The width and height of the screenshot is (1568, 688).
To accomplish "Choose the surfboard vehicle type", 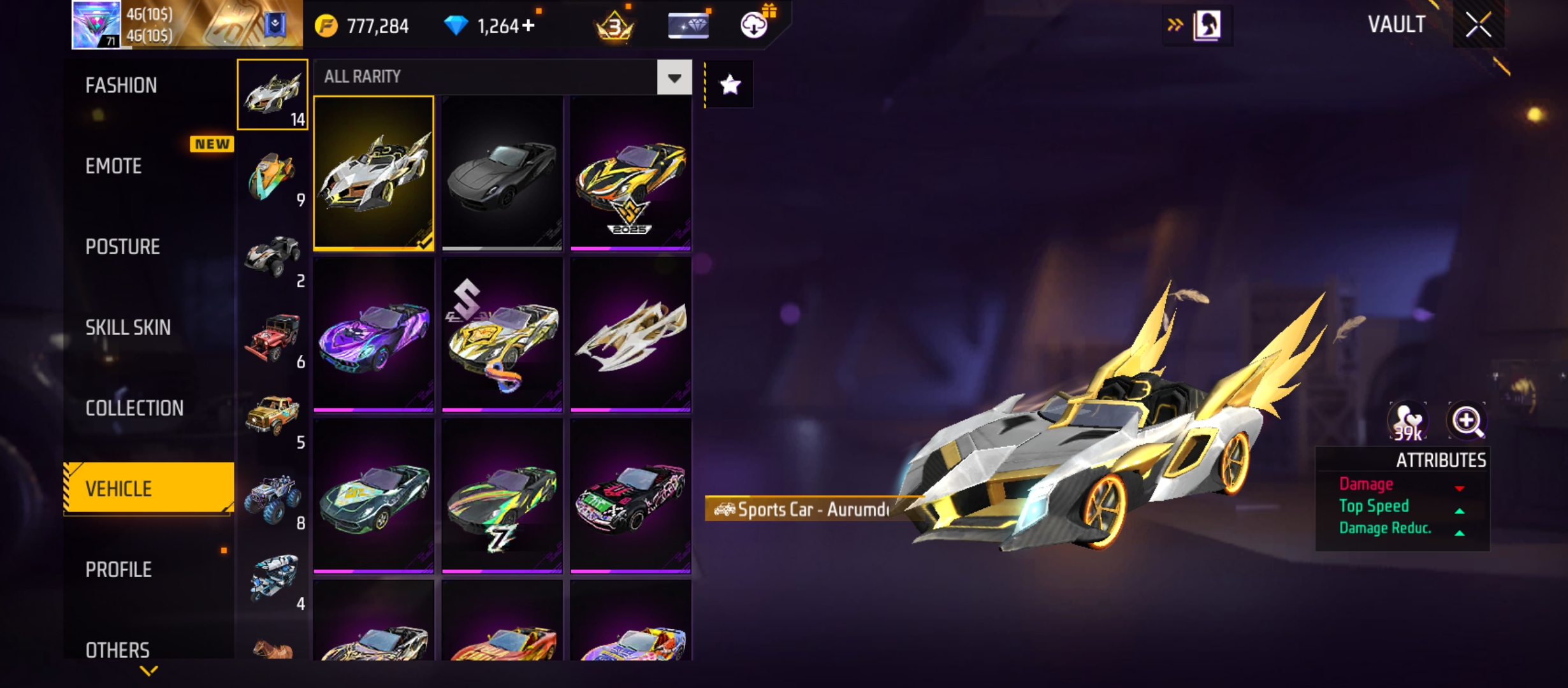I will 273,177.
